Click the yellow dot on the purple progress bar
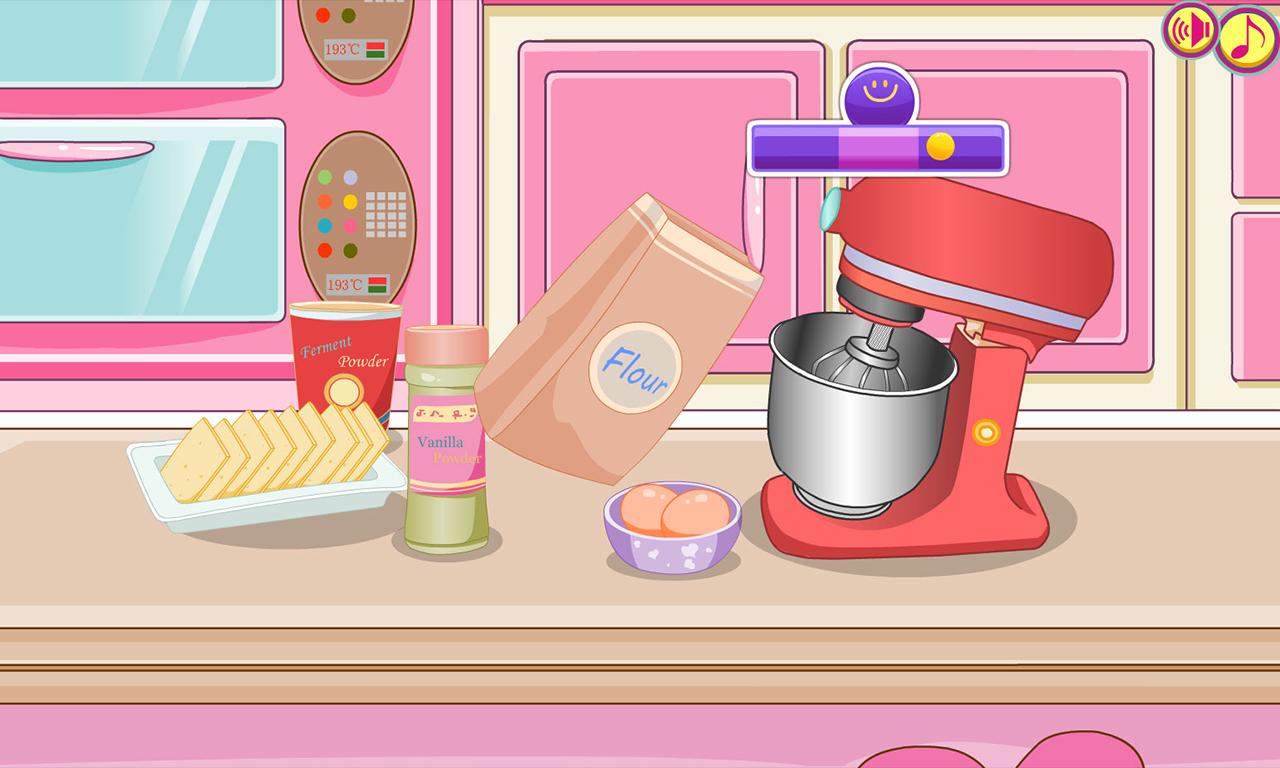The height and width of the screenshot is (768, 1280). pos(941,147)
